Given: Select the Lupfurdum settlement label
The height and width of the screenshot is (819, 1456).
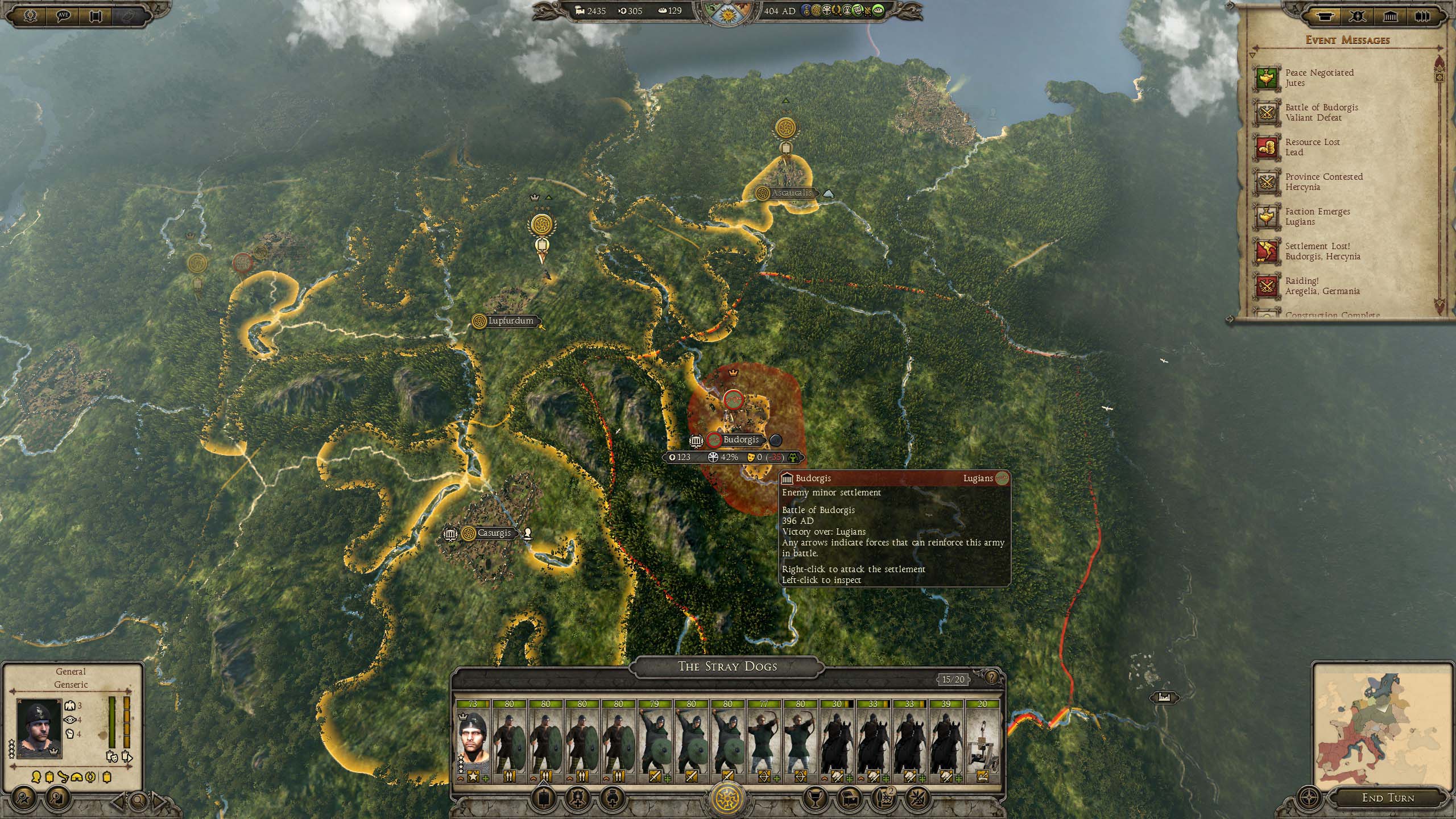Looking at the screenshot, I should (510, 321).
